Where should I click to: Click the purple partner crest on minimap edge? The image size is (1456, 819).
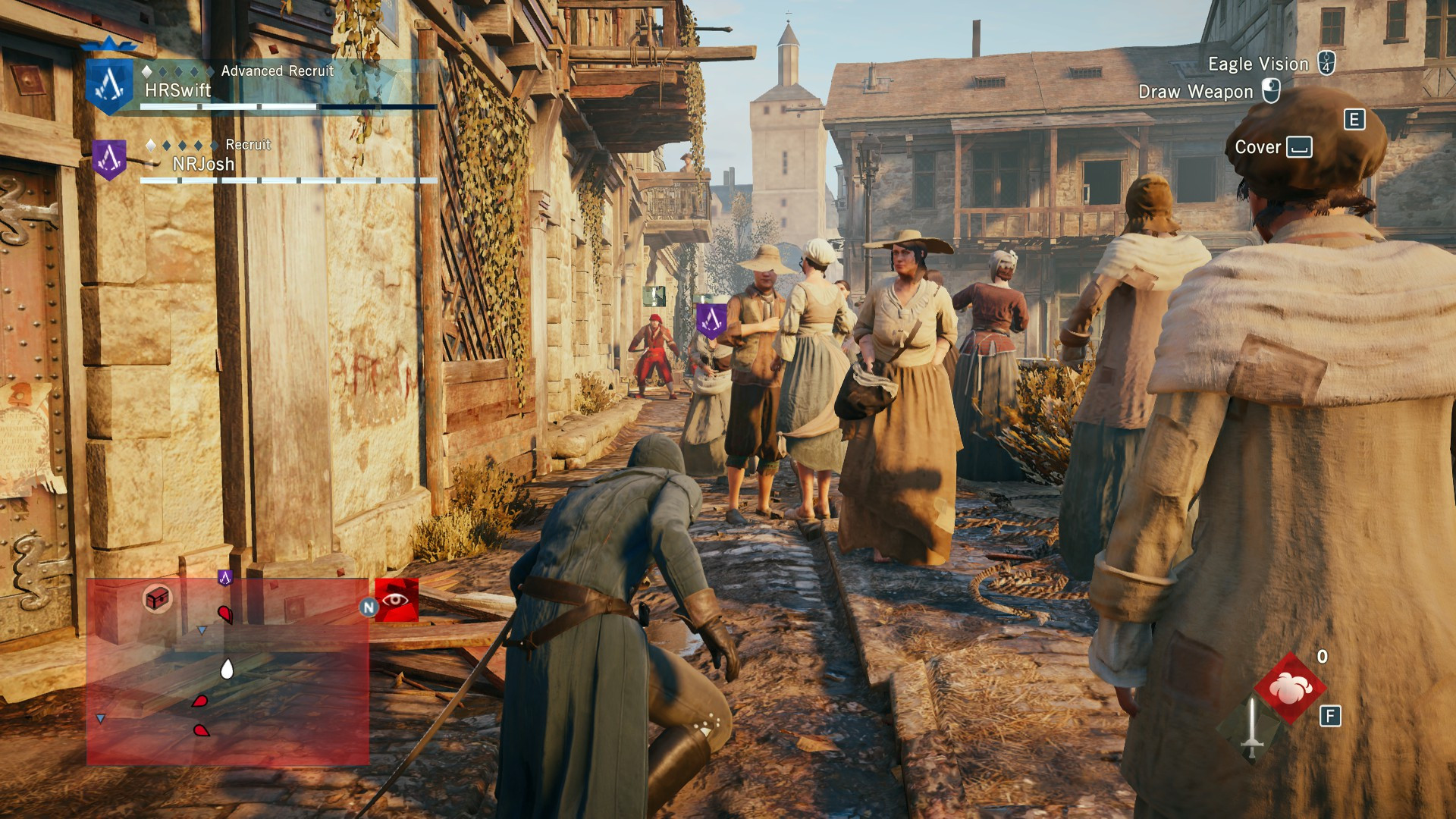pos(224,578)
